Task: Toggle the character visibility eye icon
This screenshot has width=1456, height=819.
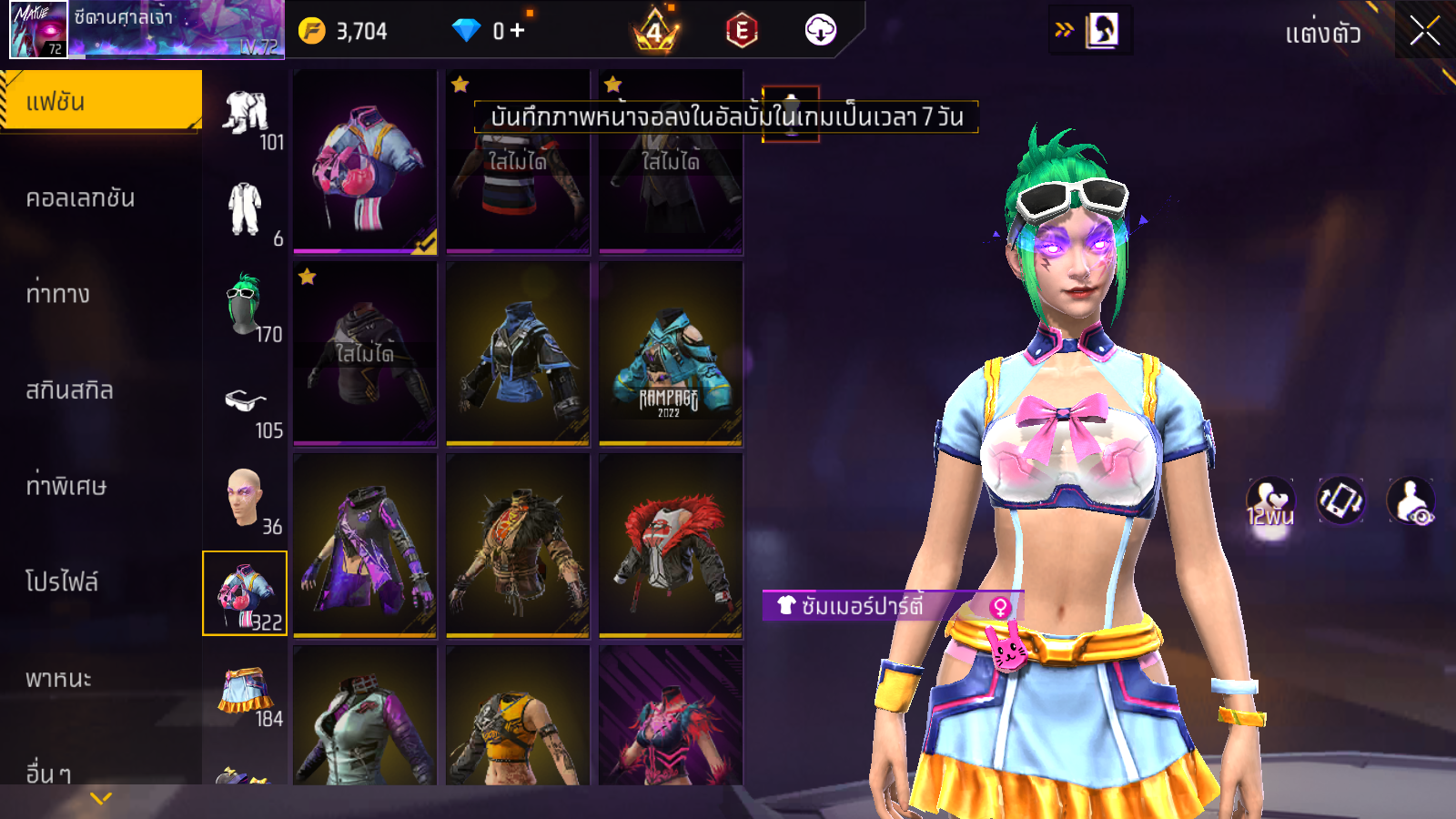Action: 1410,500
